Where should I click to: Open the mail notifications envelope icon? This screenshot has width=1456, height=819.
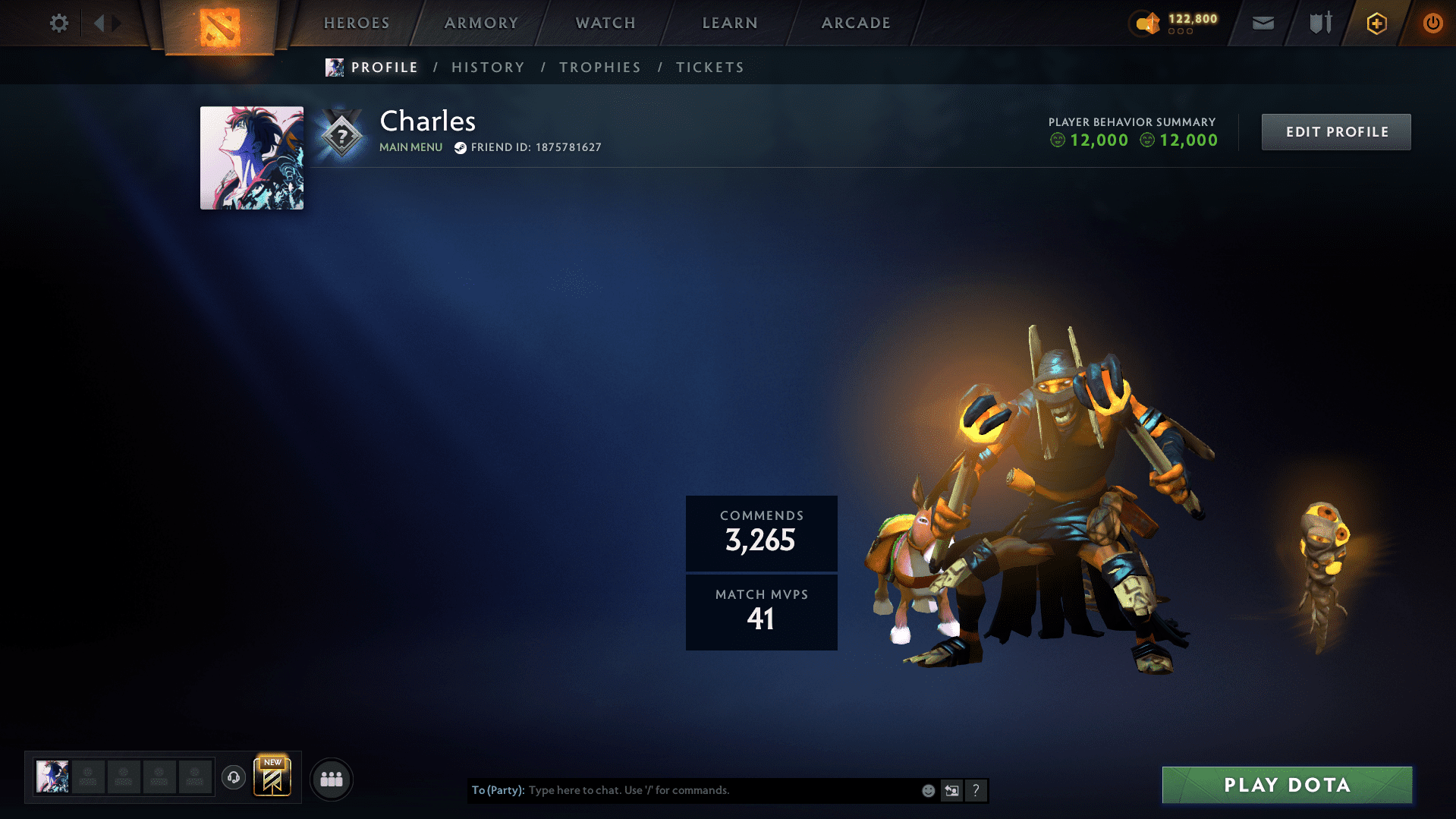click(1262, 23)
